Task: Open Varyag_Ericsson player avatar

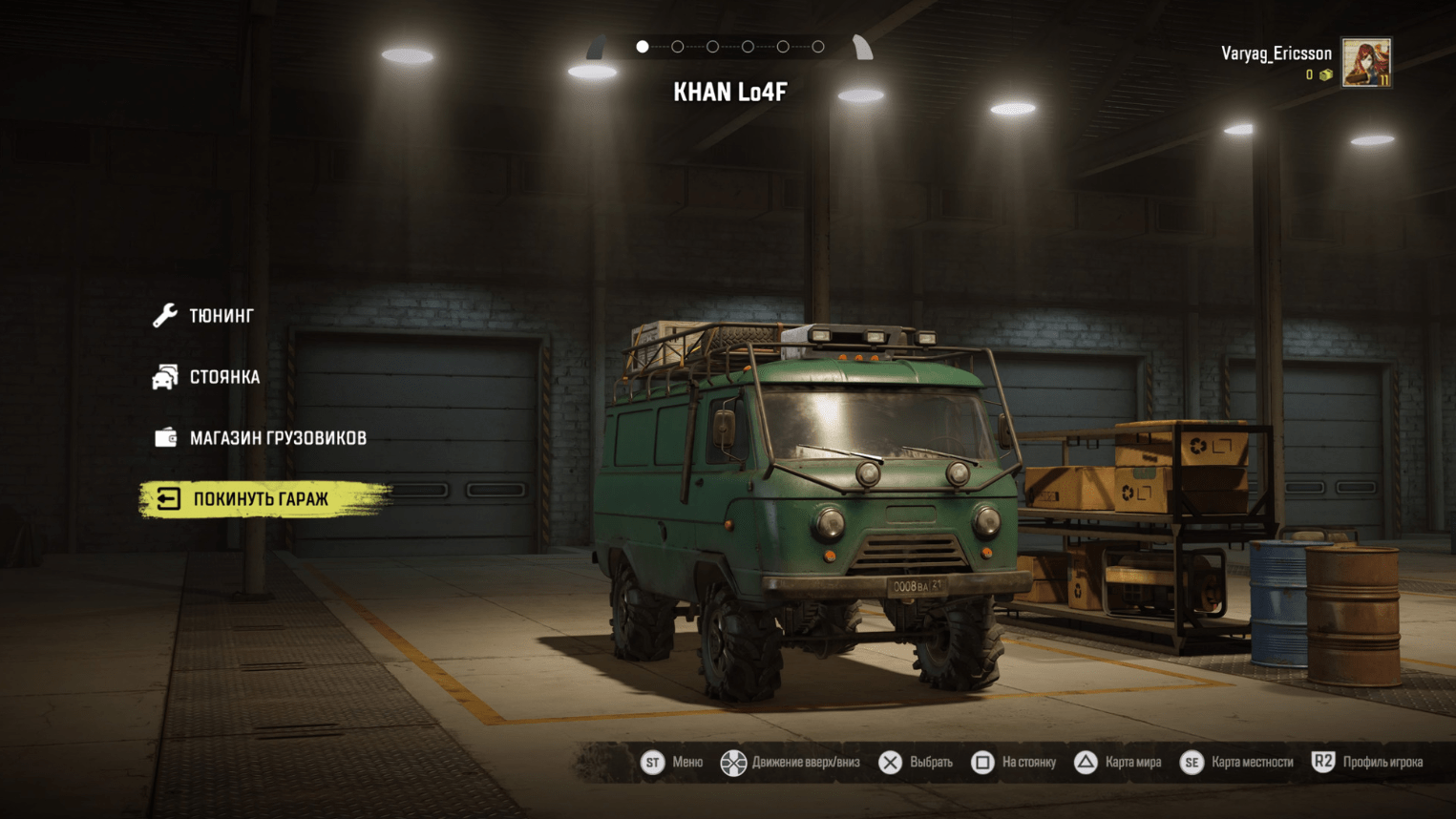Action: pos(1365,63)
